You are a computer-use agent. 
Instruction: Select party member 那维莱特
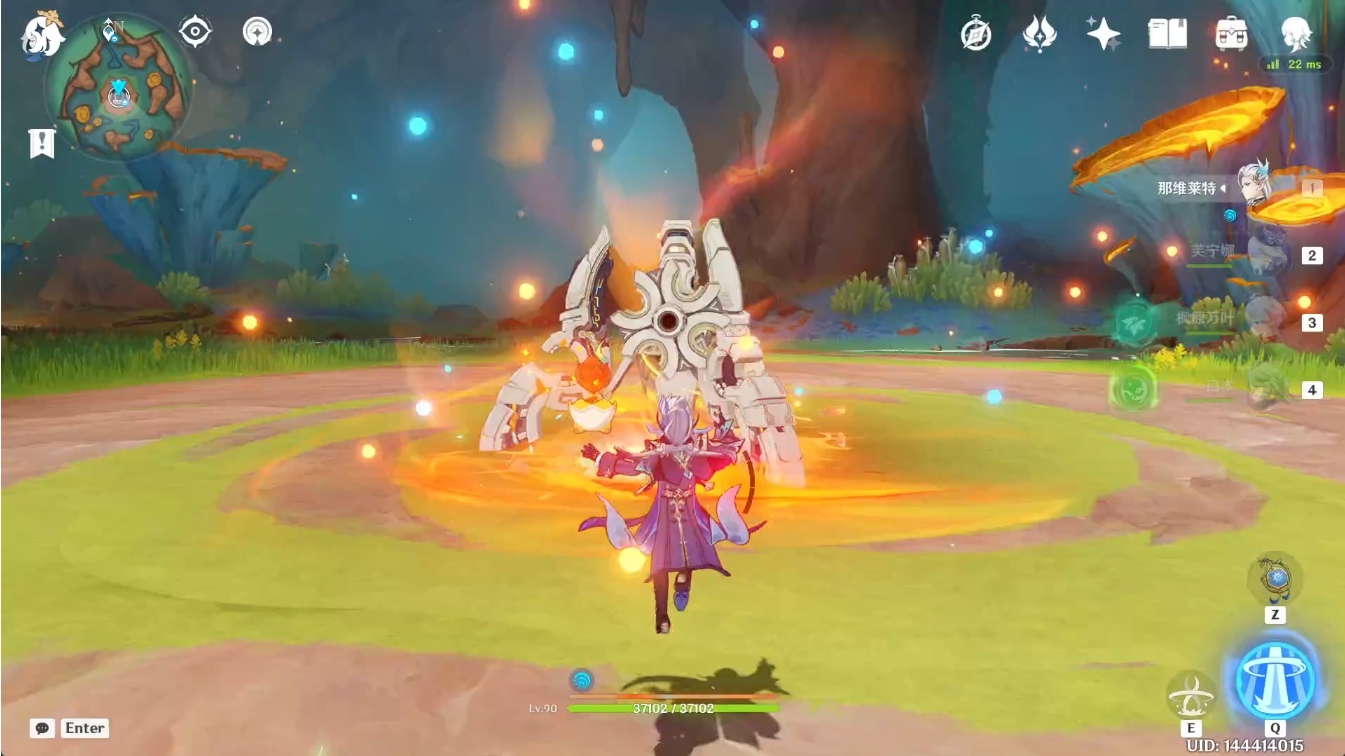1255,187
